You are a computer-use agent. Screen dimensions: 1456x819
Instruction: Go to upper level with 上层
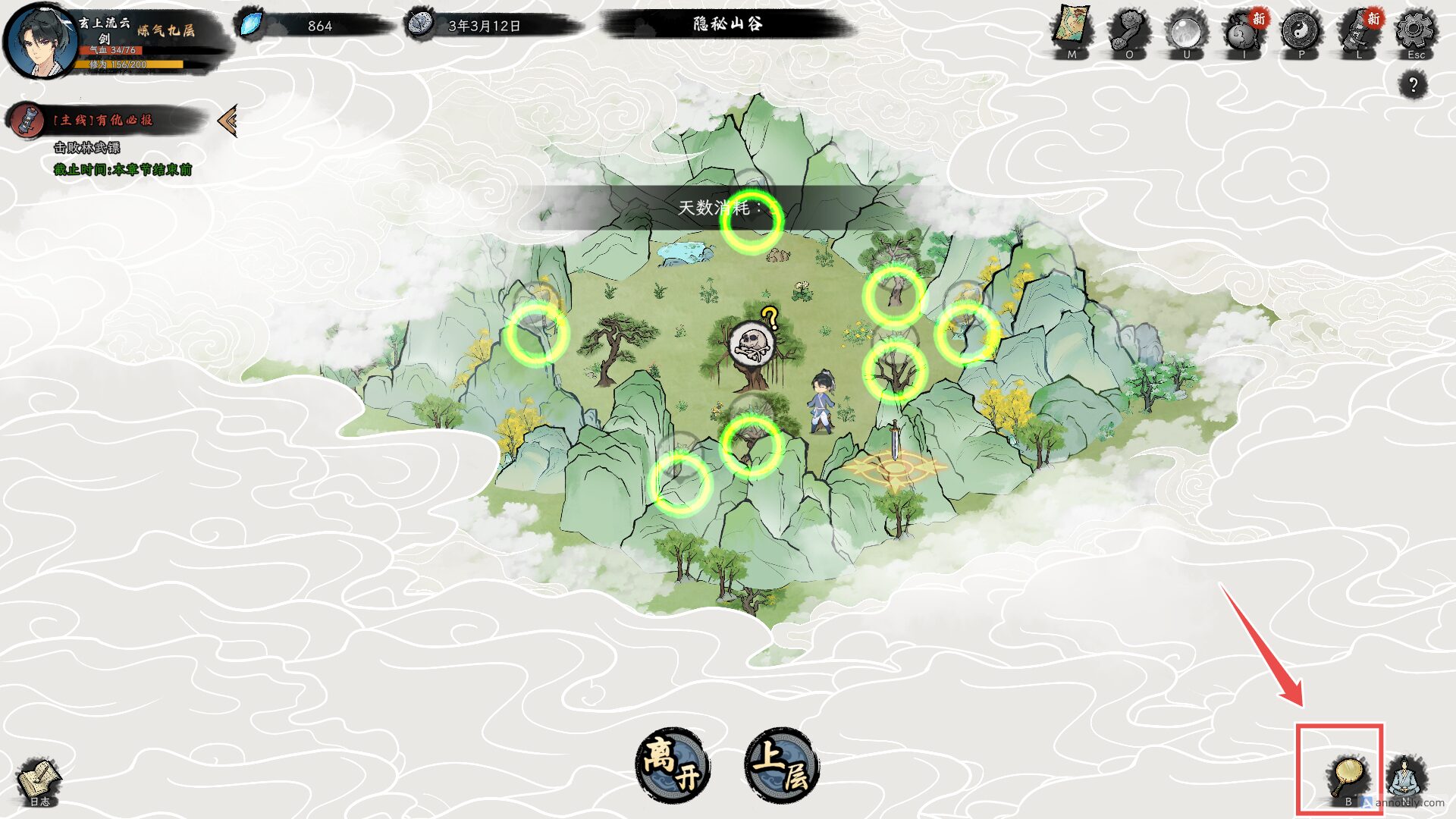tap(783, 764)
